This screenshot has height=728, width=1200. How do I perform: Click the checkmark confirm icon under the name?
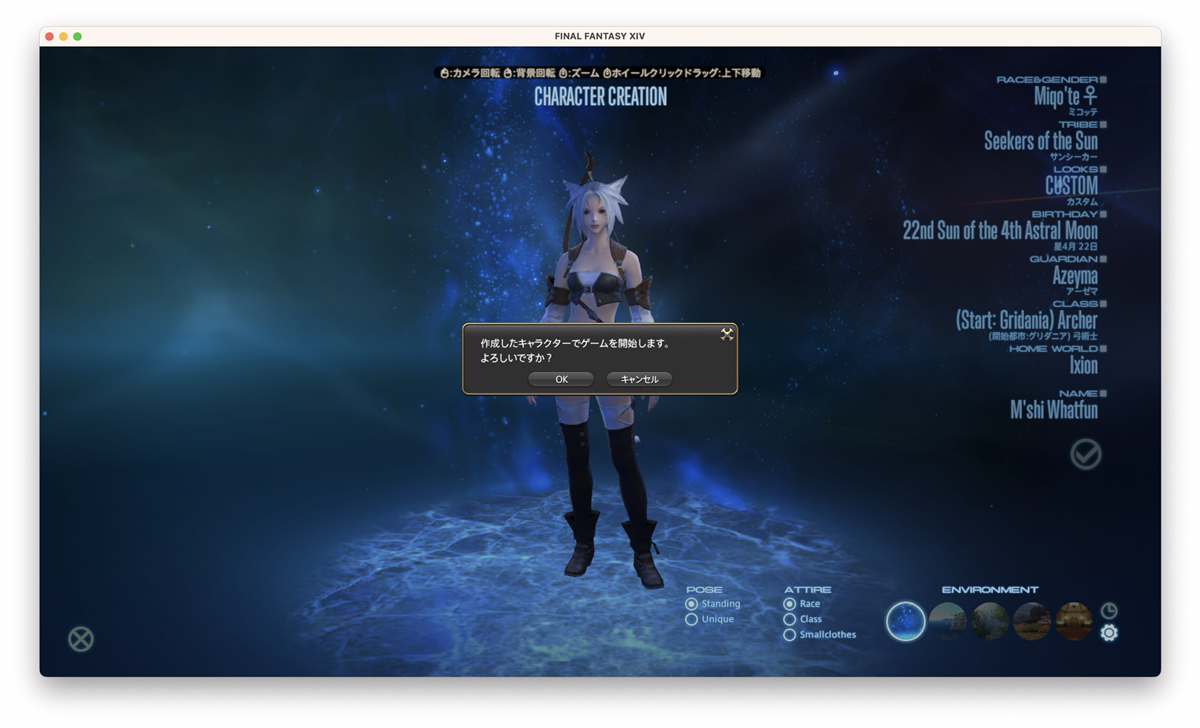coord(1085,455)
